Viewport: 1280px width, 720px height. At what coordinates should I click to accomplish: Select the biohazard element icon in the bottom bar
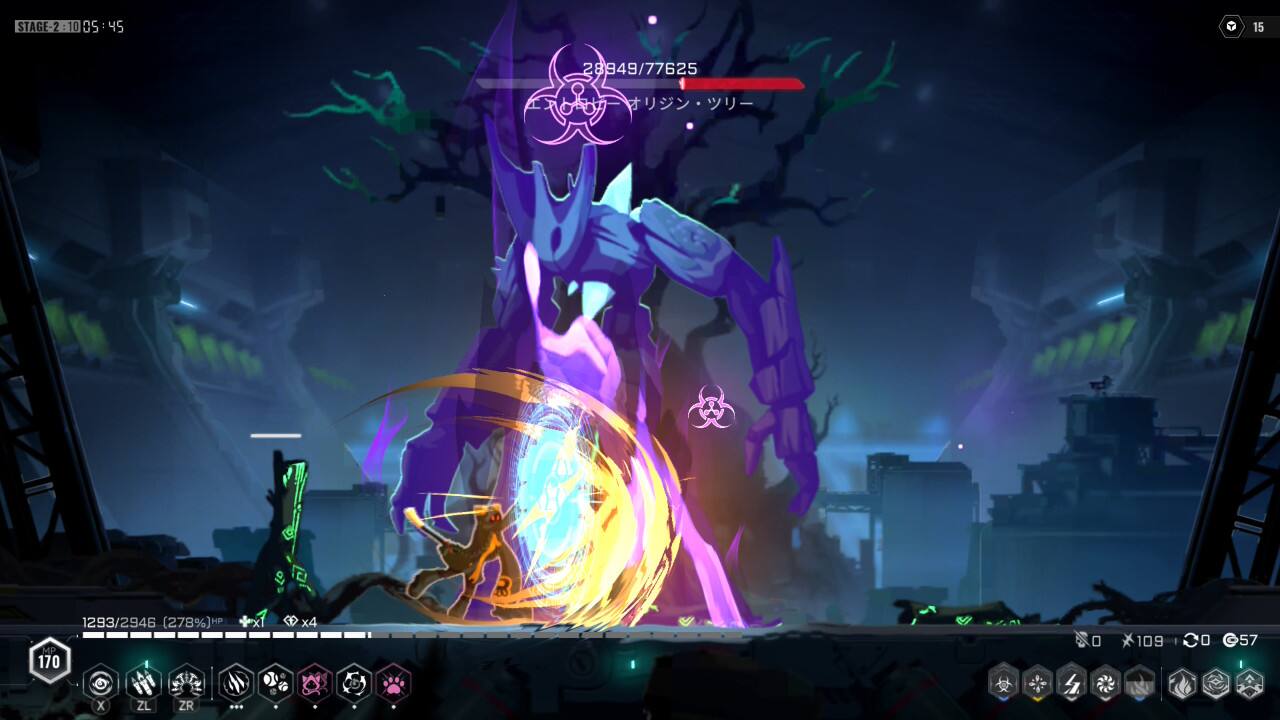(x=1003, y=682)
